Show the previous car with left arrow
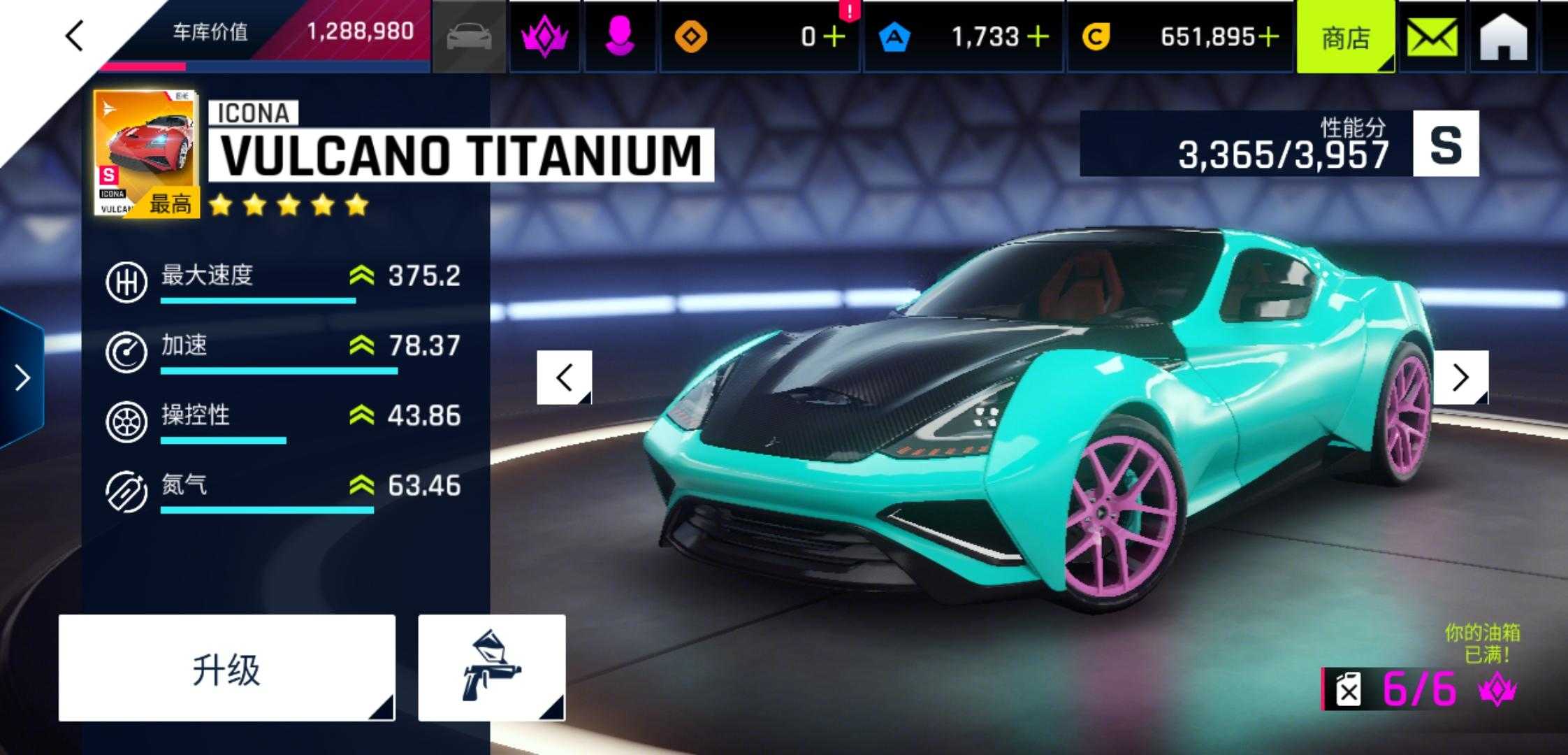Image resolution: width=1568 pixels, height=755 pixels. 564,377
